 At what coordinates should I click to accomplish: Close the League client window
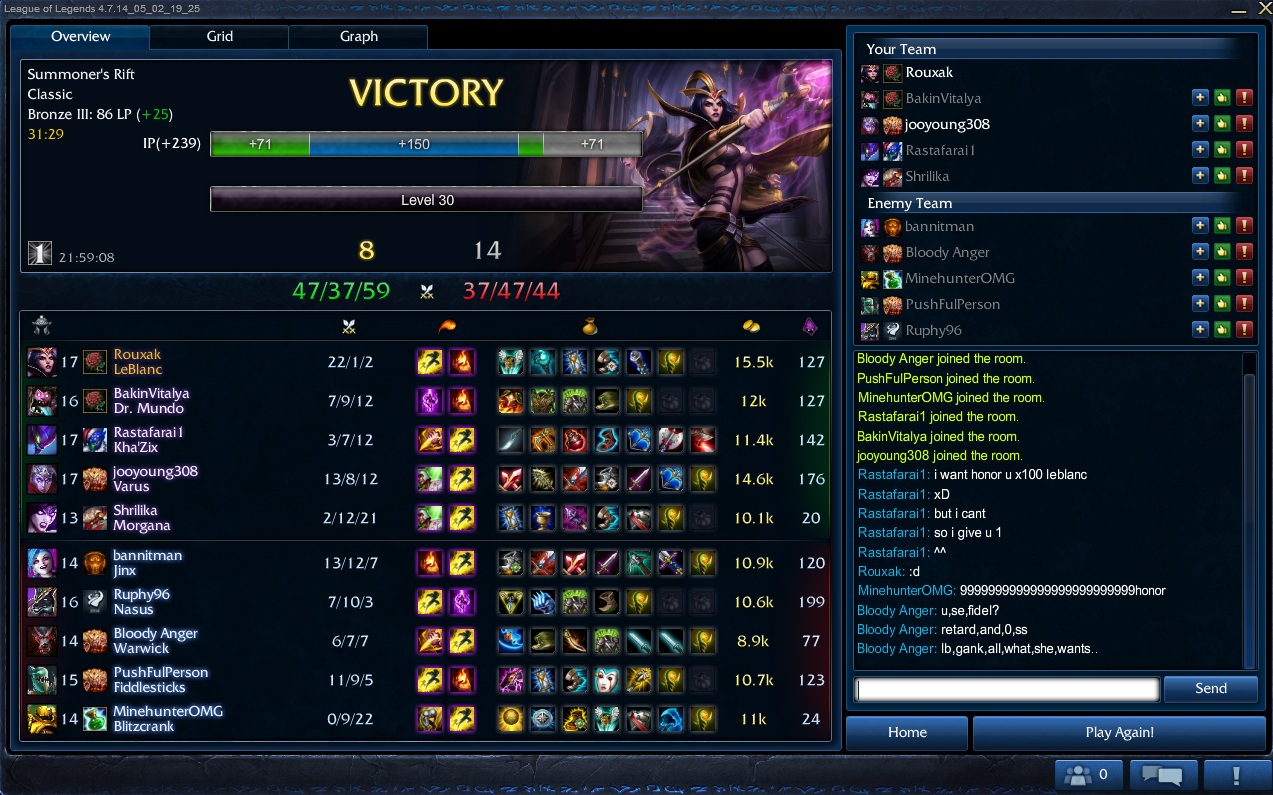click(x=1261, y=8)
